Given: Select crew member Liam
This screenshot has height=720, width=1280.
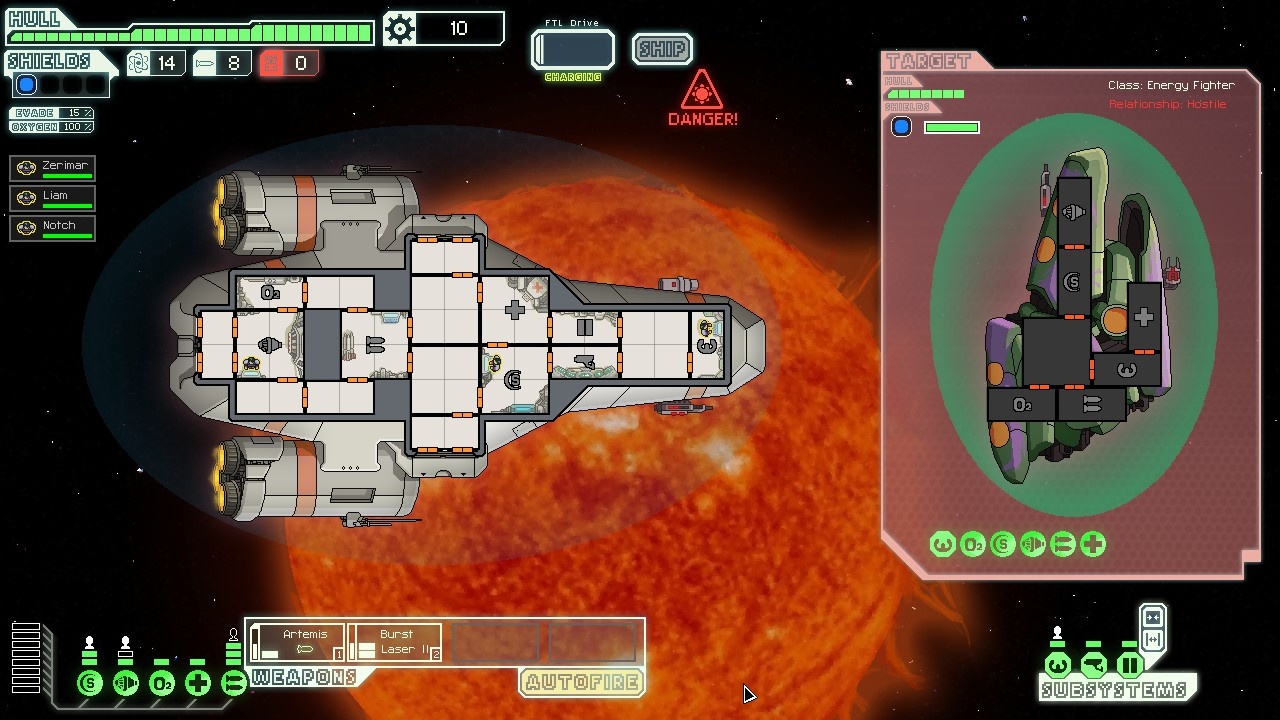Looking at the screenshot, I should 53,198.
